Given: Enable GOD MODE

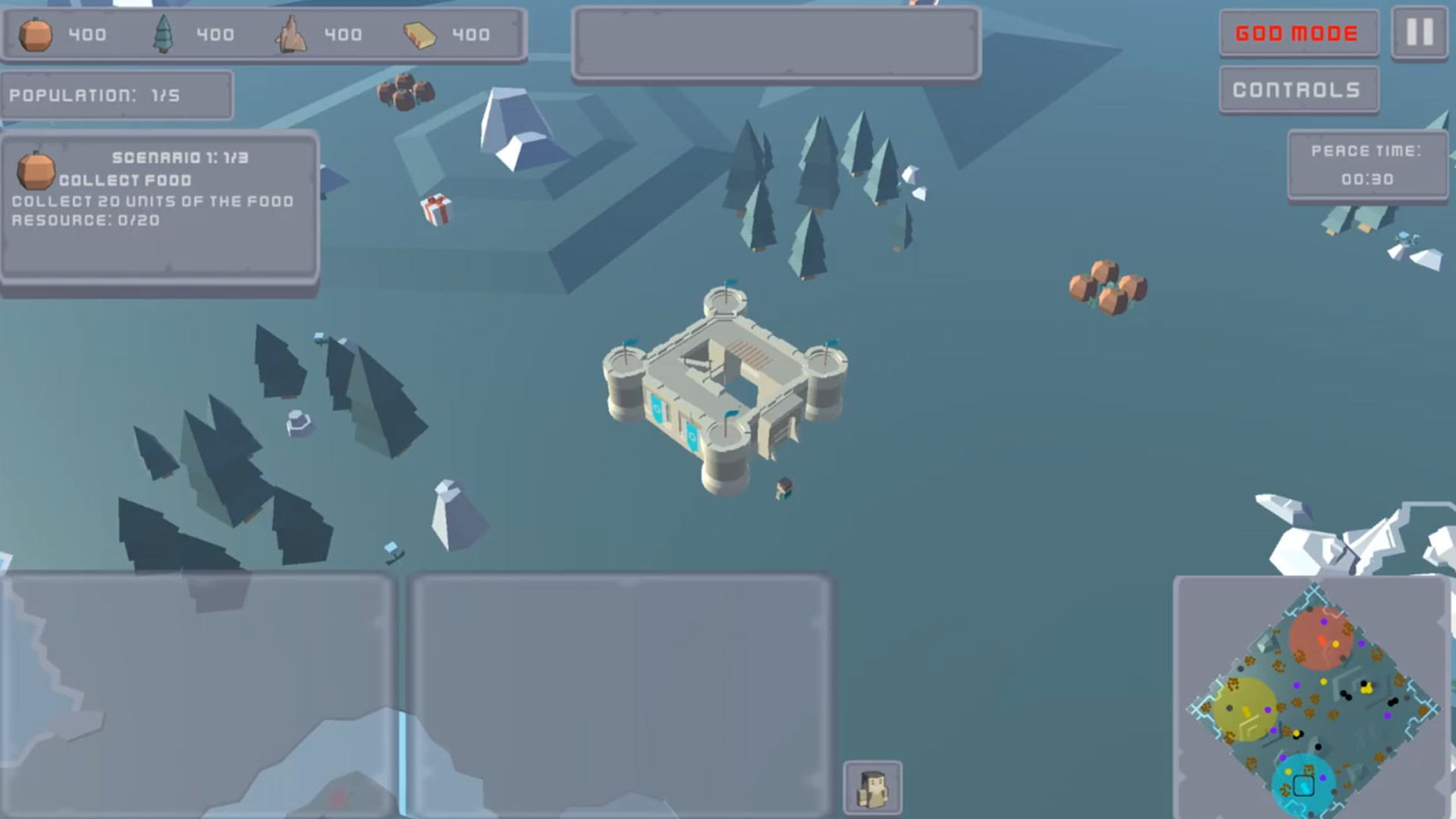Looking at the screenshot, I should click(x=1298, y=33).
